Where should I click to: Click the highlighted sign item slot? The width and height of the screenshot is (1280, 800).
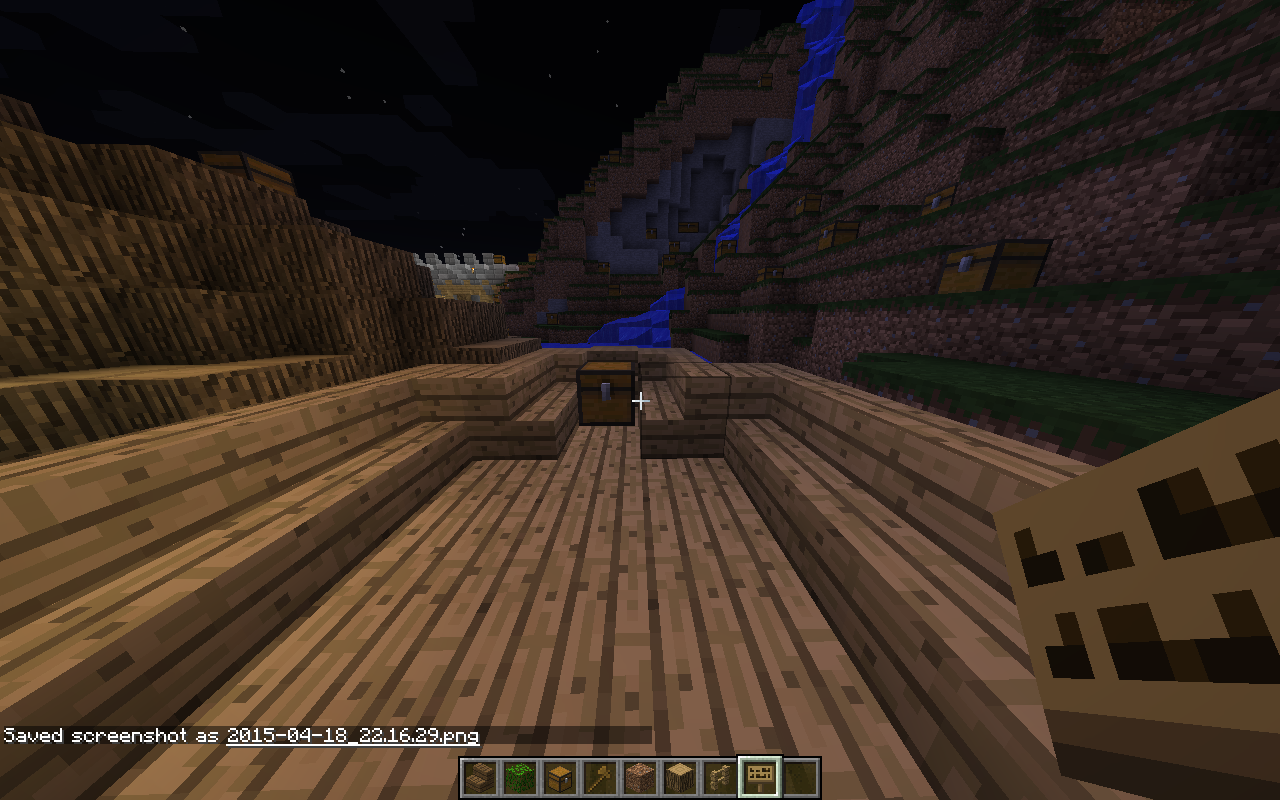759,777
